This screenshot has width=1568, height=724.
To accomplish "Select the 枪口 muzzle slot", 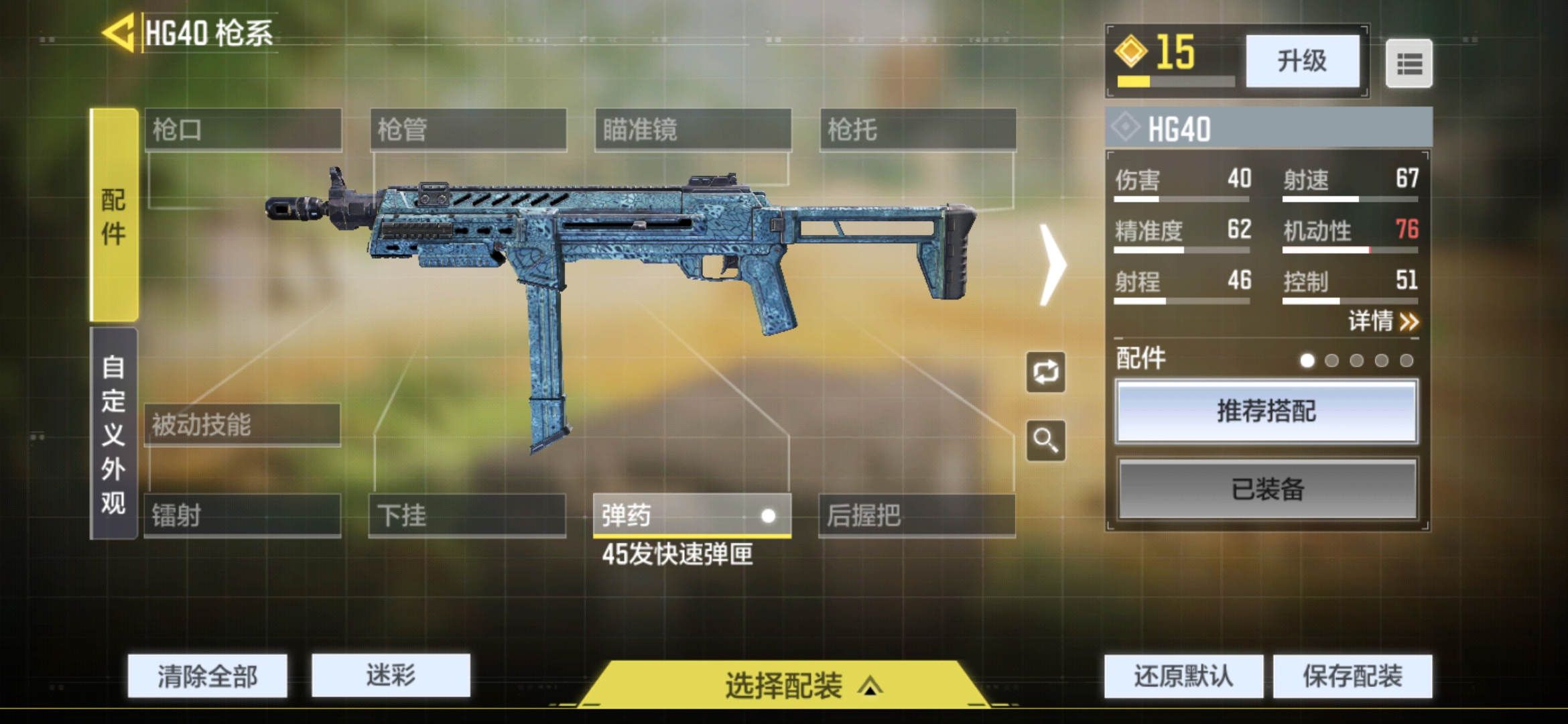I will click(243, 129).
